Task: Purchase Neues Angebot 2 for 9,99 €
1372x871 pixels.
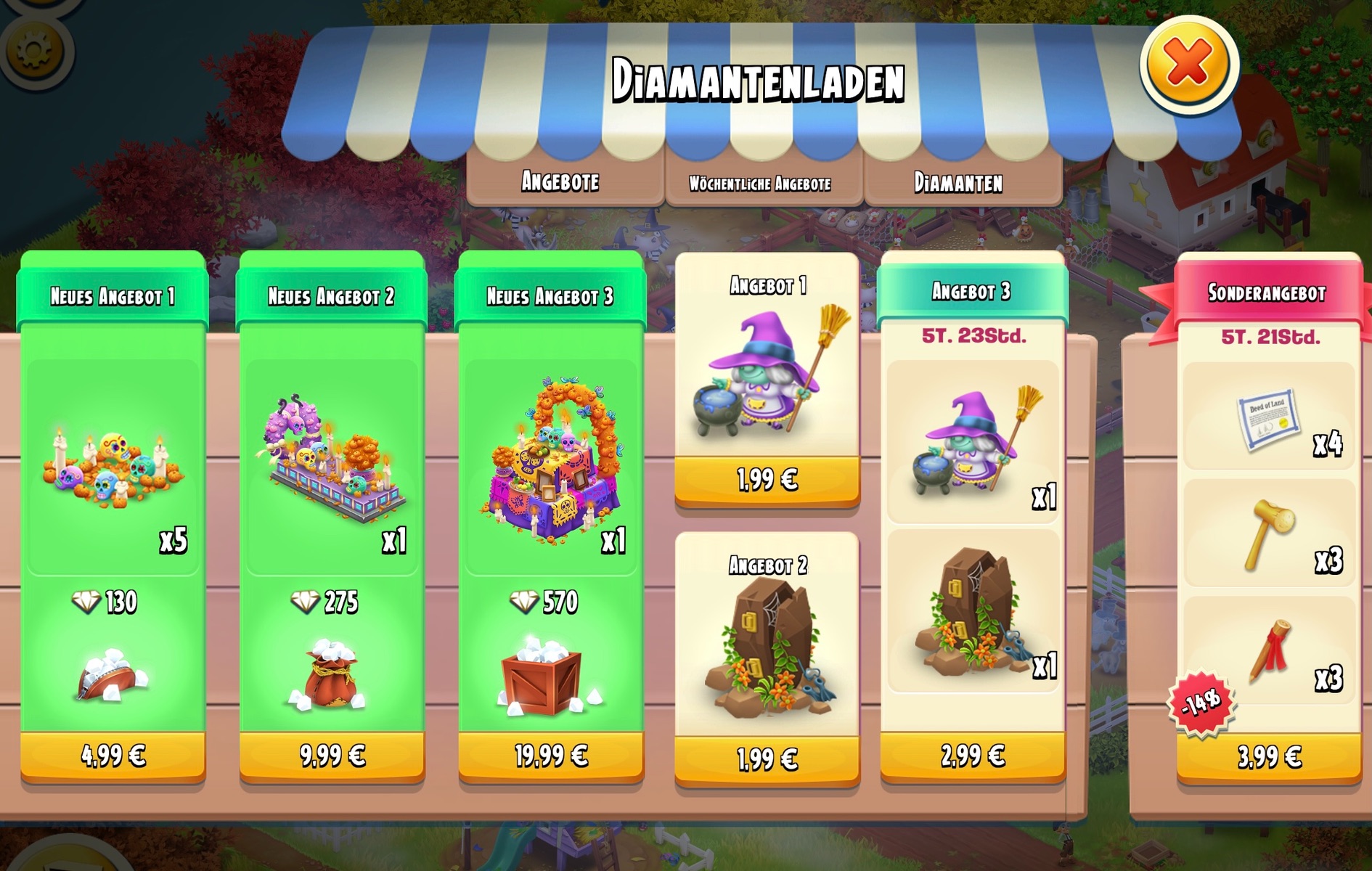Action: coord(332,756)
